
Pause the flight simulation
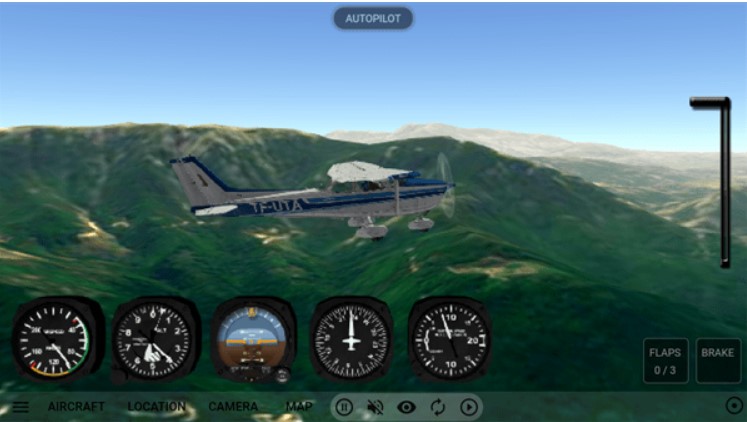(343, 407)
